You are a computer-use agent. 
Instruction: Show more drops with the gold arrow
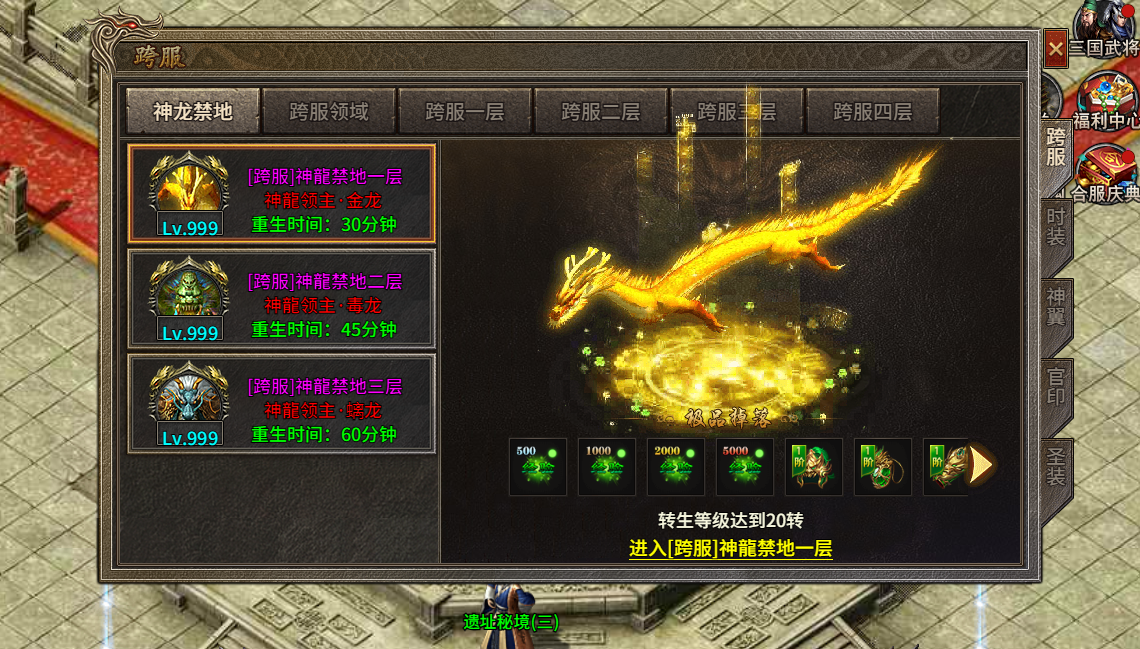(x=981, y=466)
